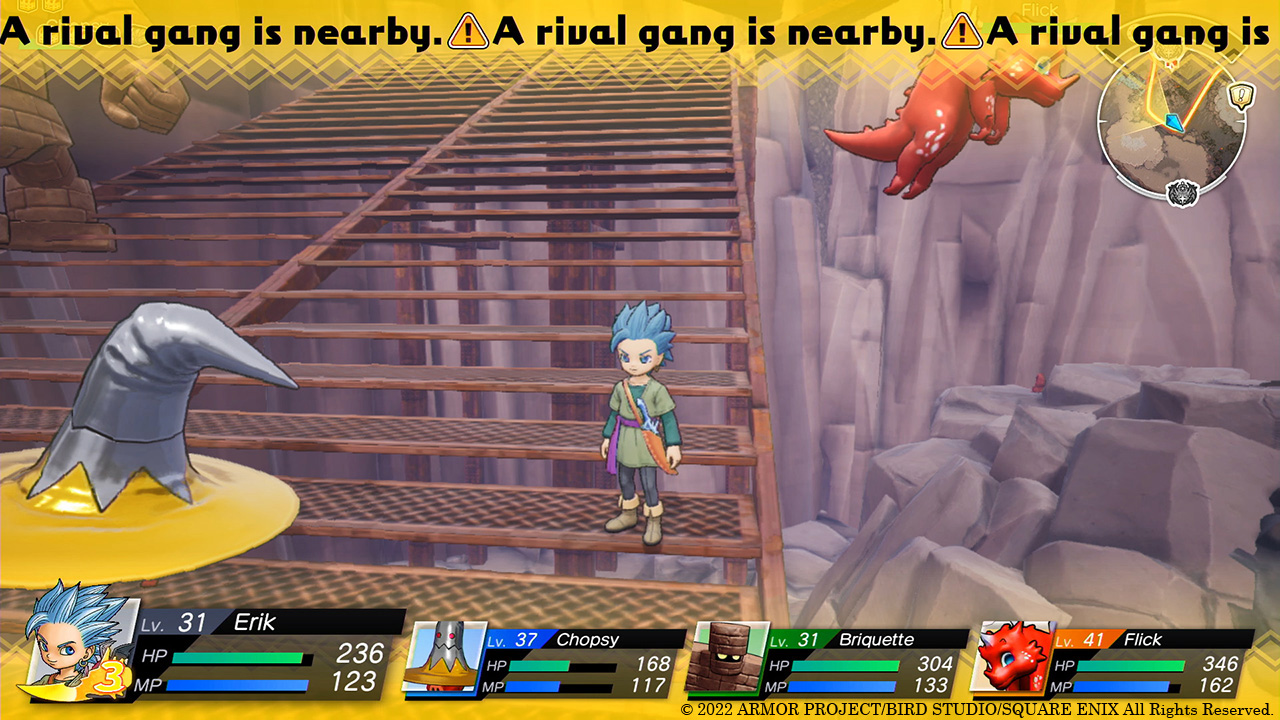Click the round emblem below the minimap
1280x720 pixels.
(x=1182, y=192)
